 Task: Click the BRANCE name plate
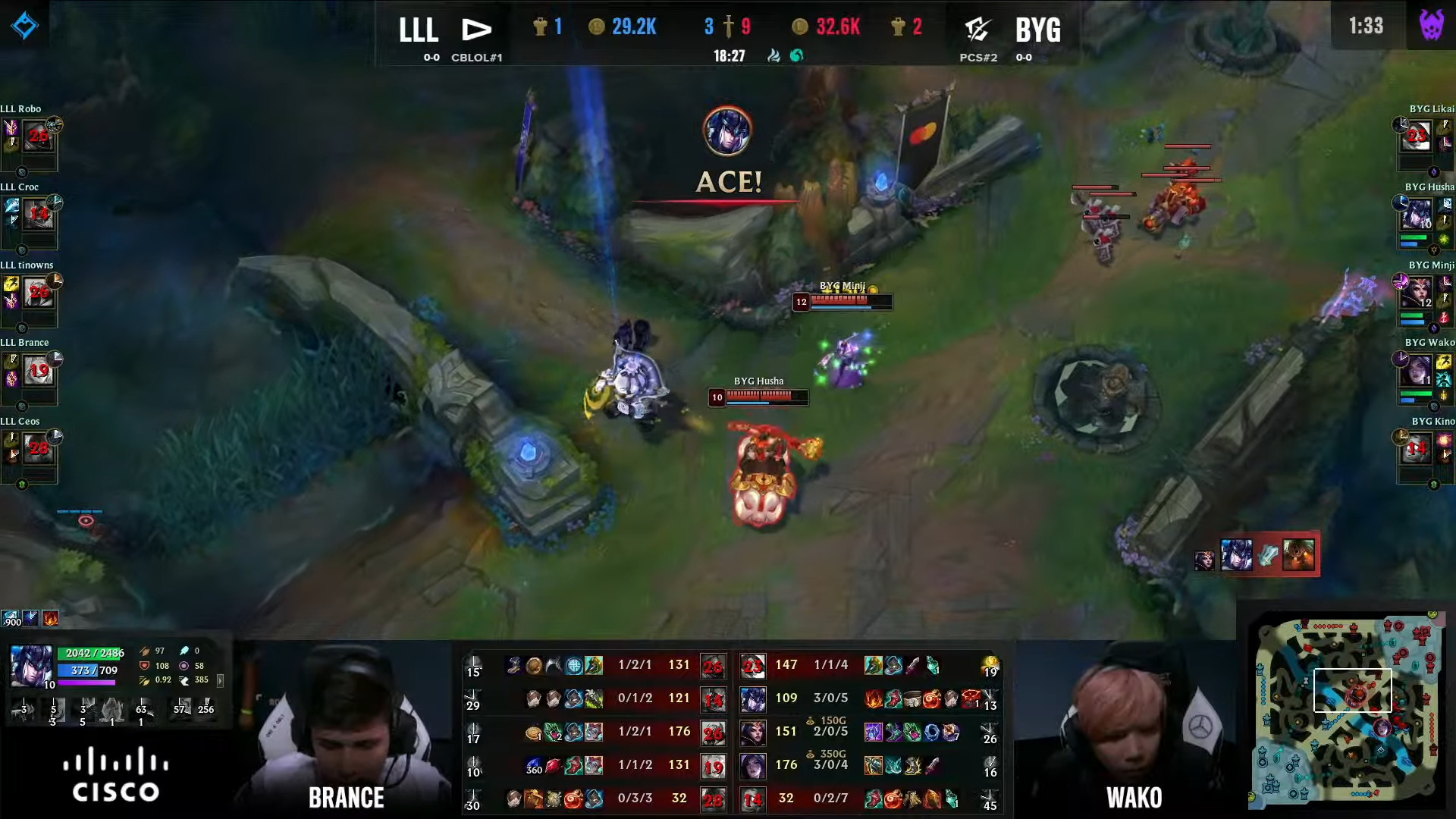coord(347,798)
